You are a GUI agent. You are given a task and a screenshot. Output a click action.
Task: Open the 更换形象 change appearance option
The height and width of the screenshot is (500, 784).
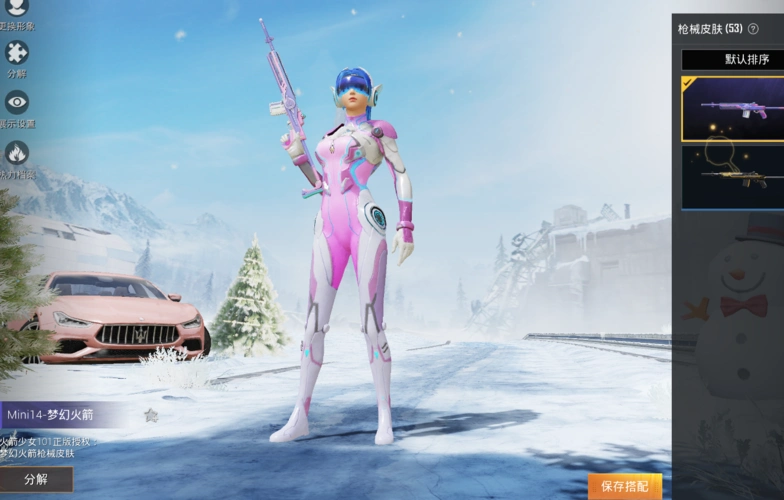coord(17,8)
